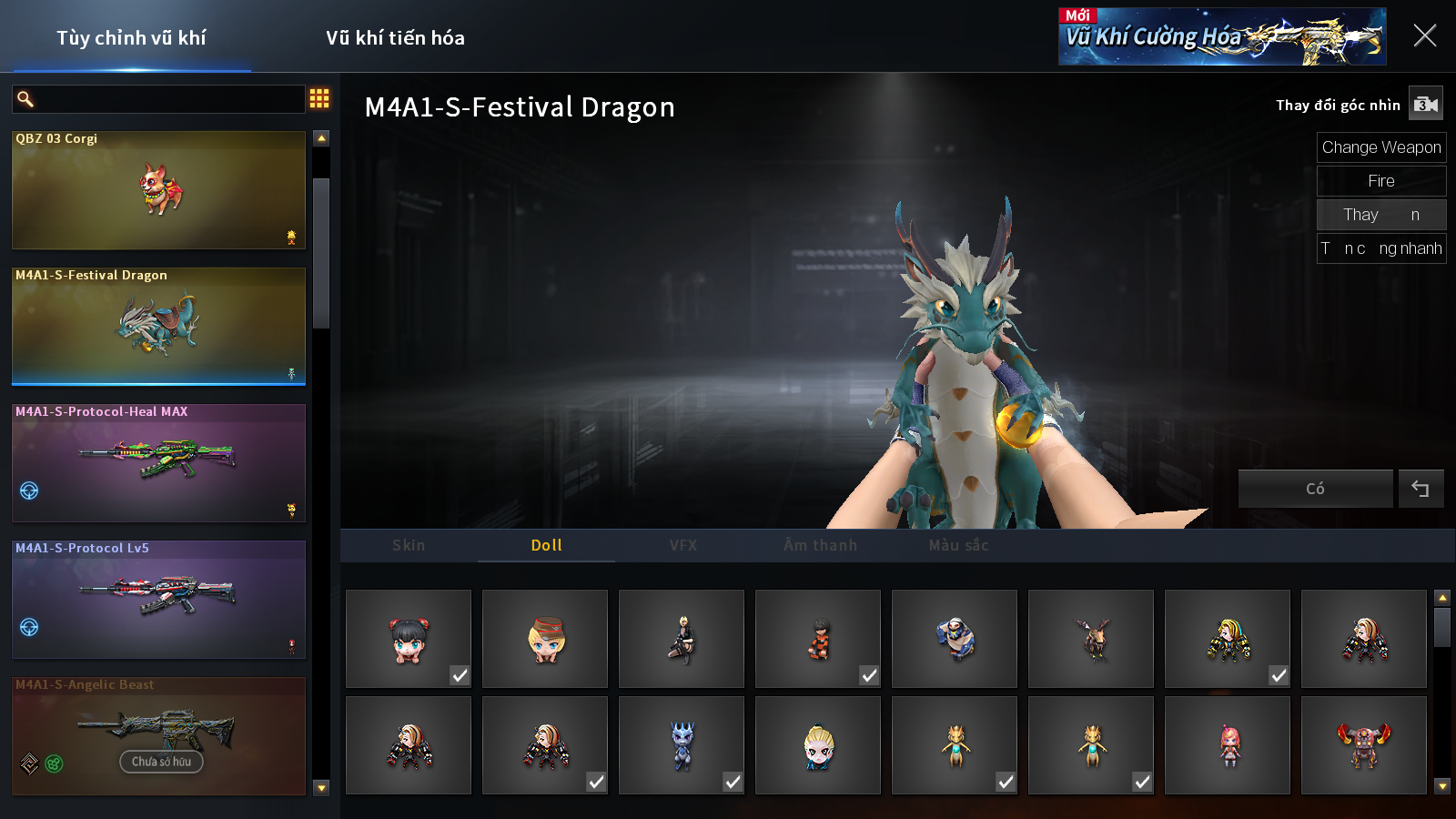Select the QBZ 03 Corgi weapon
This screenshot has height=819, width=1456.
coord(158,190)
